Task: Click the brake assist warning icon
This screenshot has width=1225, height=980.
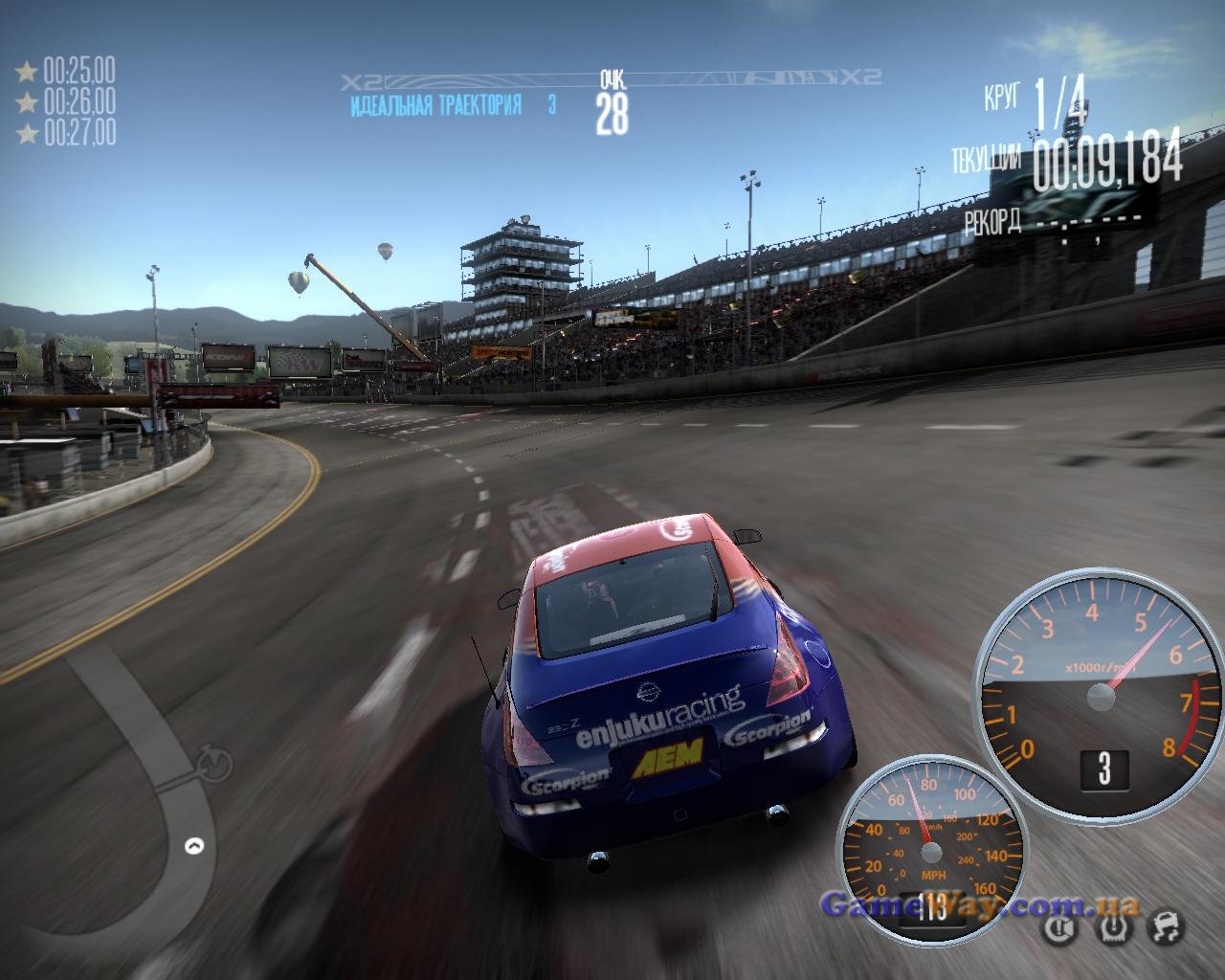Action: pyautogui.click(x=1060, y=926)
